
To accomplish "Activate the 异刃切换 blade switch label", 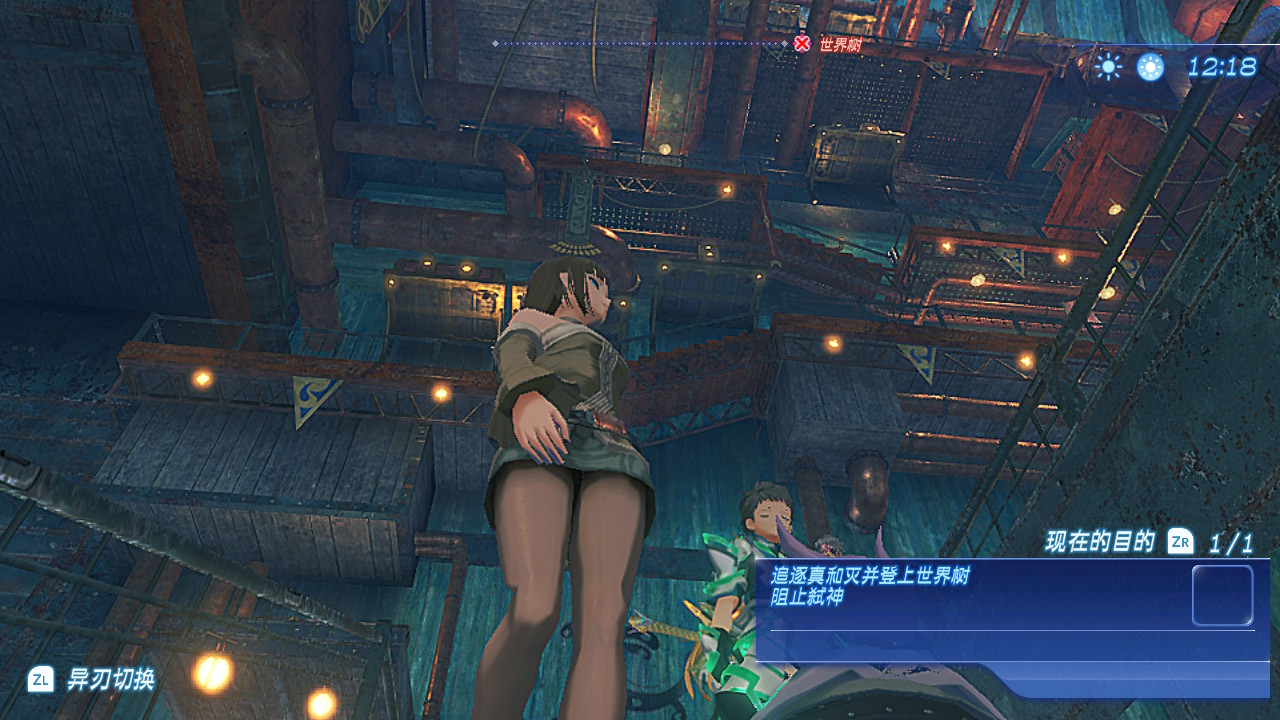I will tap(110, 680).
